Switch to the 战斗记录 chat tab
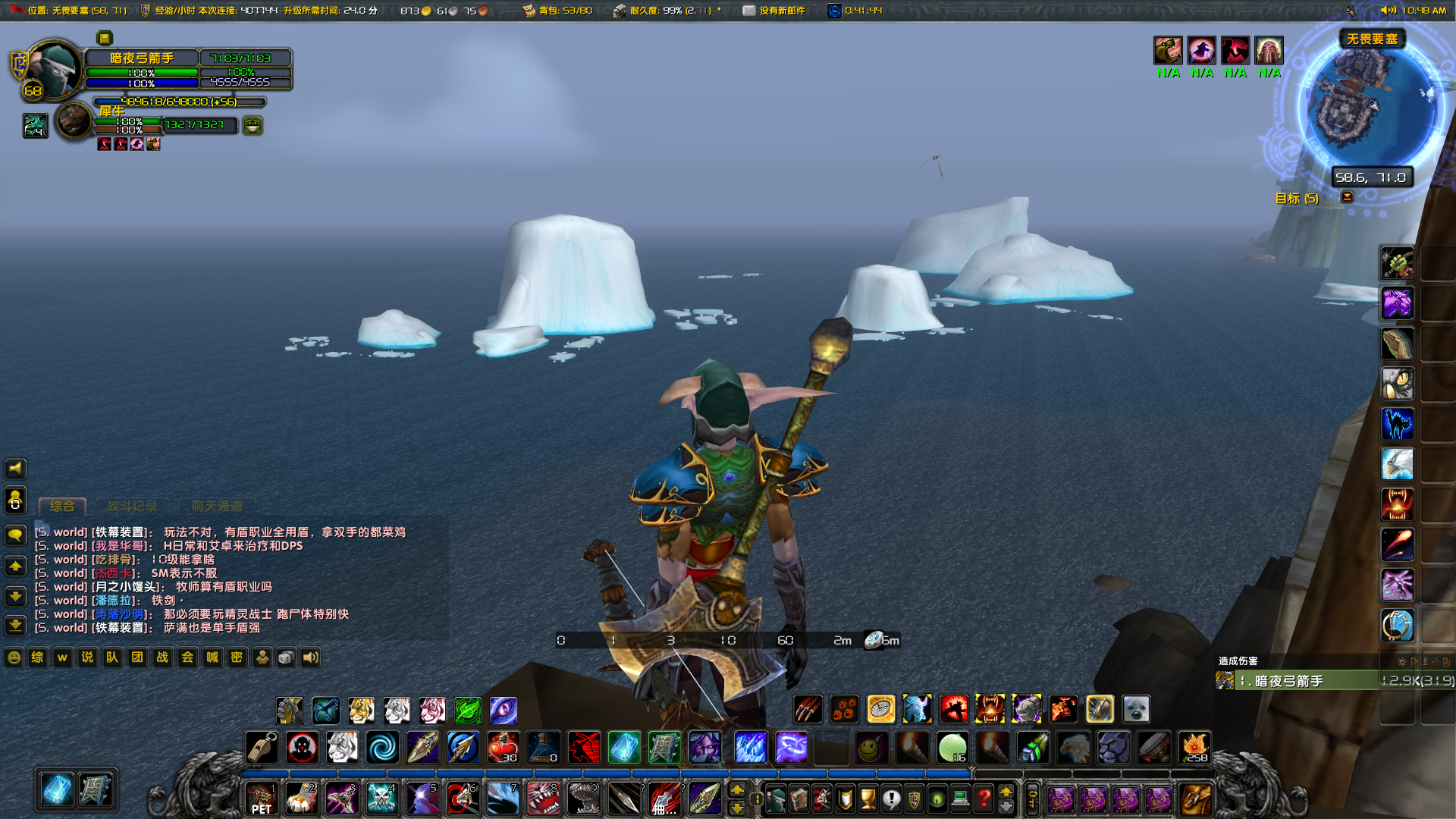Viewport: 1456px width, 819px height. pos(133,506)
